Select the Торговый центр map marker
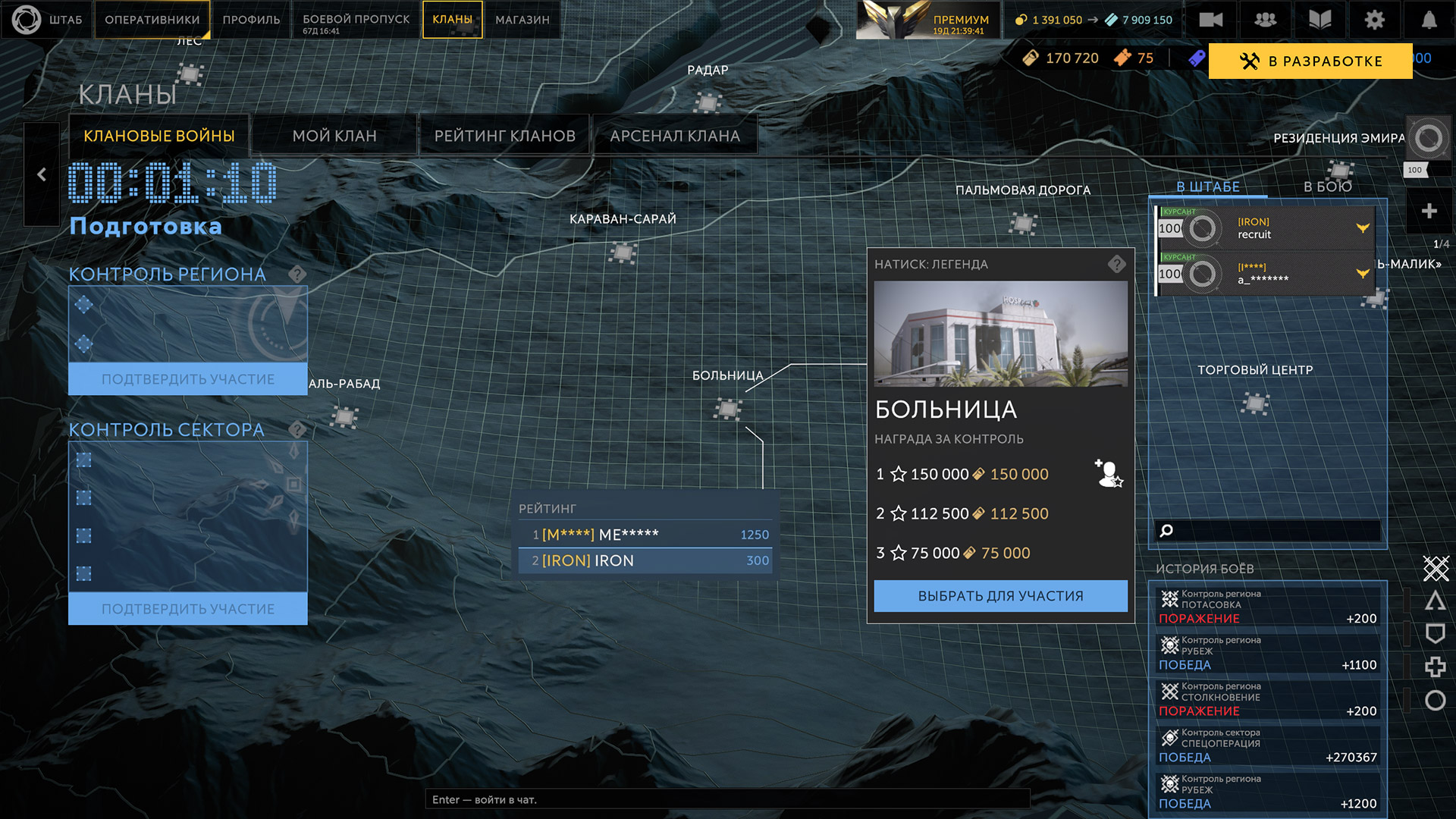 (1255, 403)
